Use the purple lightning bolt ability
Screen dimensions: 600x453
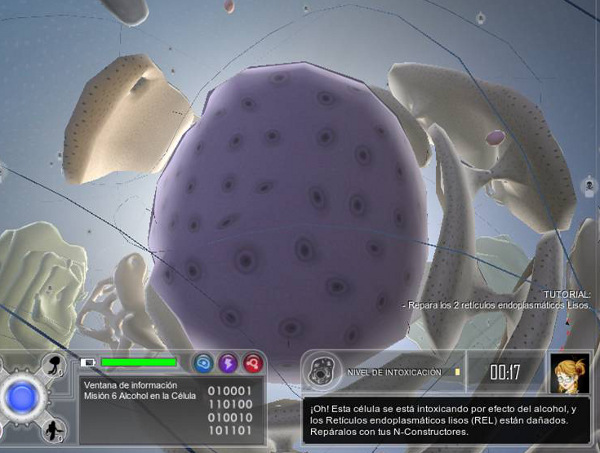[x=228, y=363]
